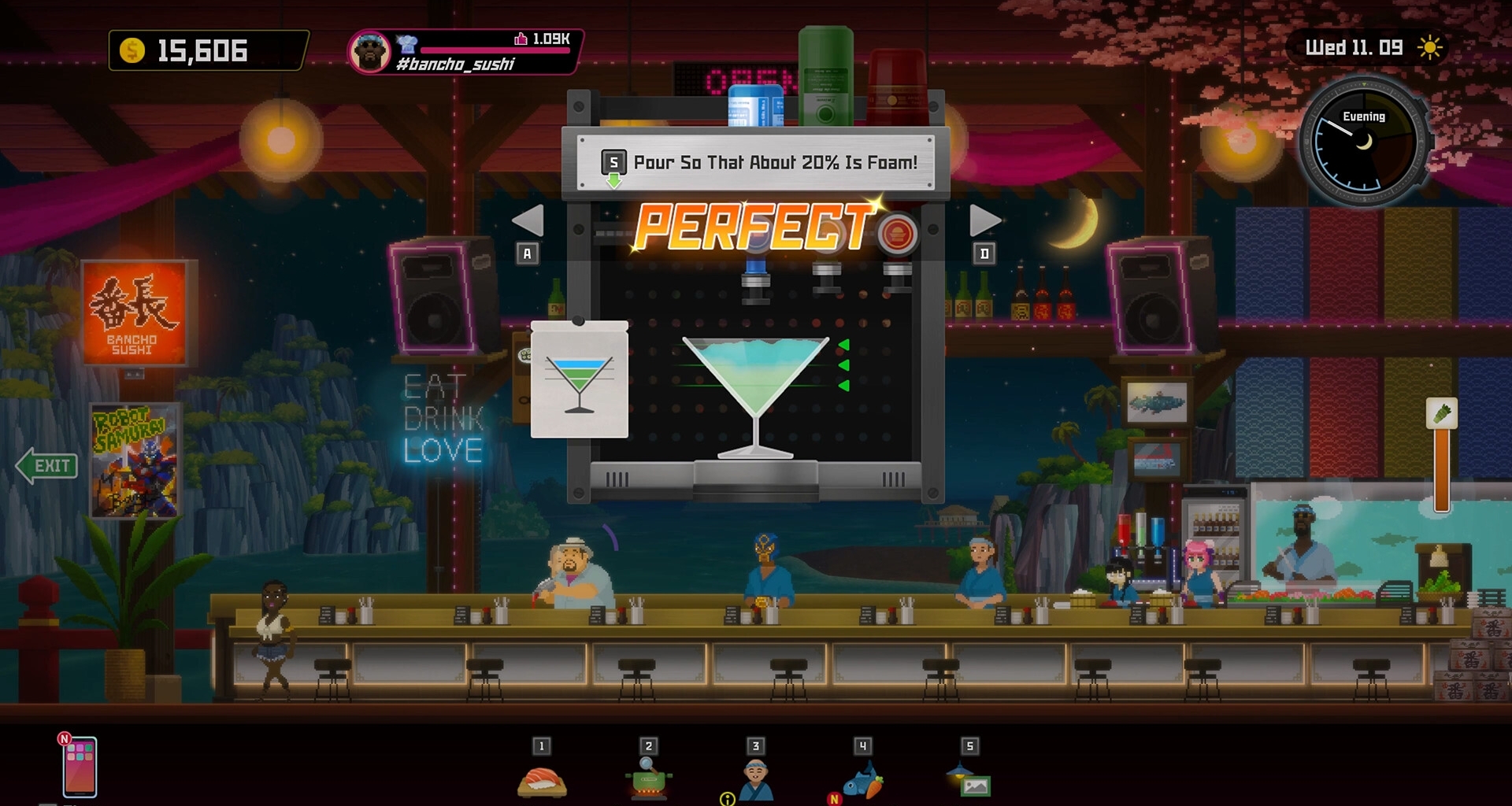Image resolution: width=1512 pixels, height=806 pixels.
Task: Click the wasabi refill gauge icon
Action: 1441,414
